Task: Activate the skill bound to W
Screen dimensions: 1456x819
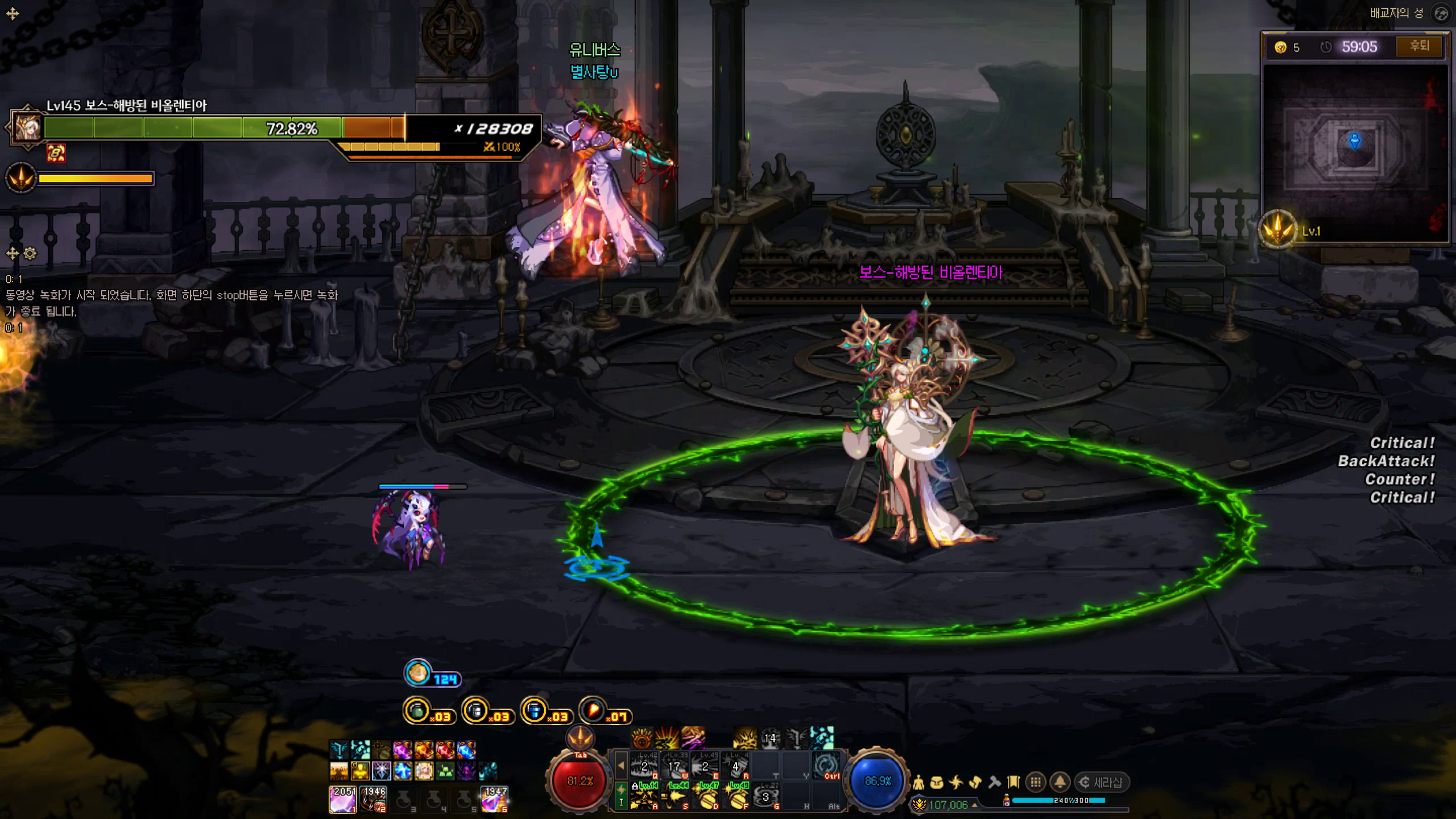Action: point(675,766)
